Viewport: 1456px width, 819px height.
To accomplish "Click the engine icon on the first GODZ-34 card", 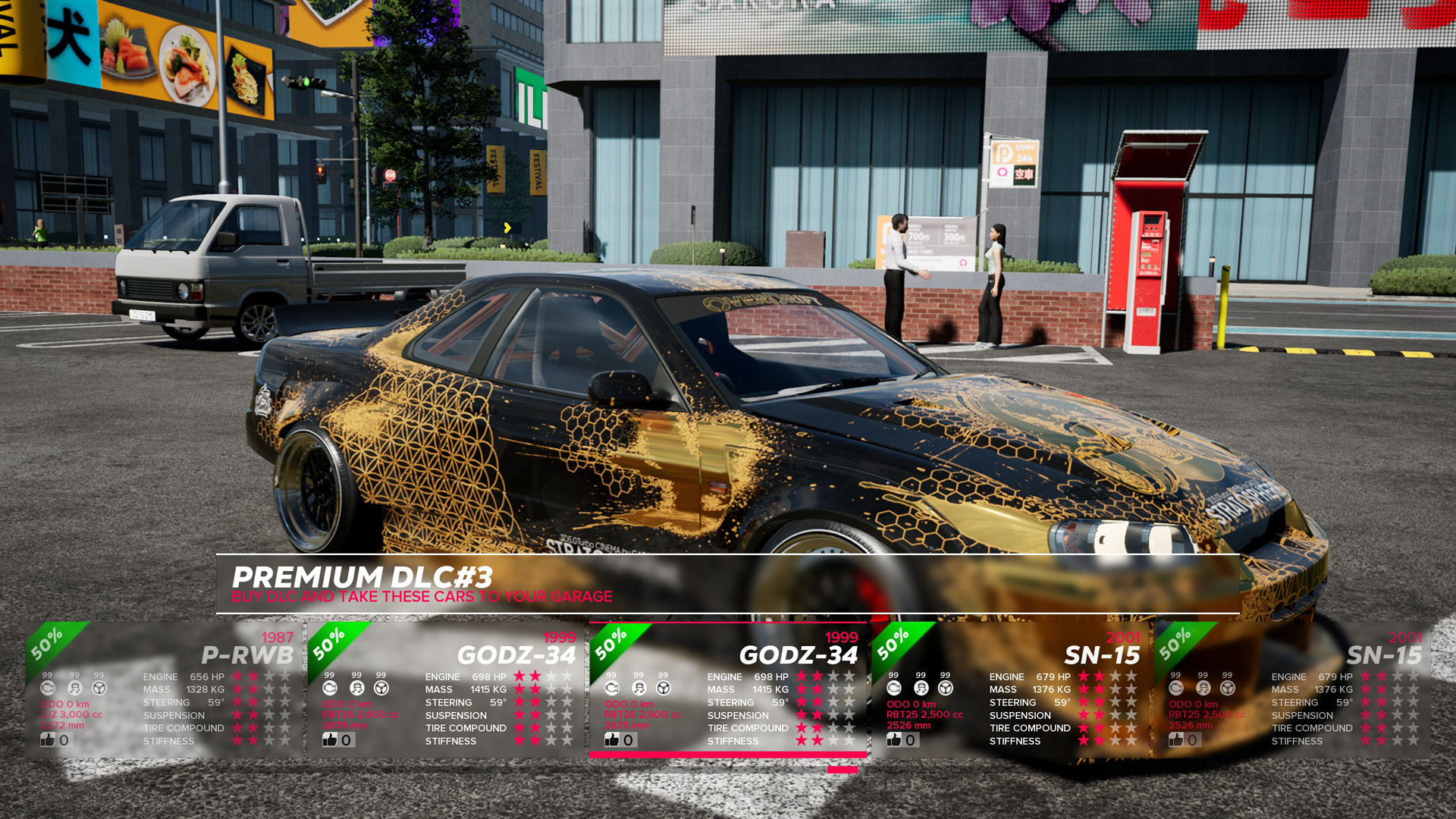I will click(x=328, y=688).
